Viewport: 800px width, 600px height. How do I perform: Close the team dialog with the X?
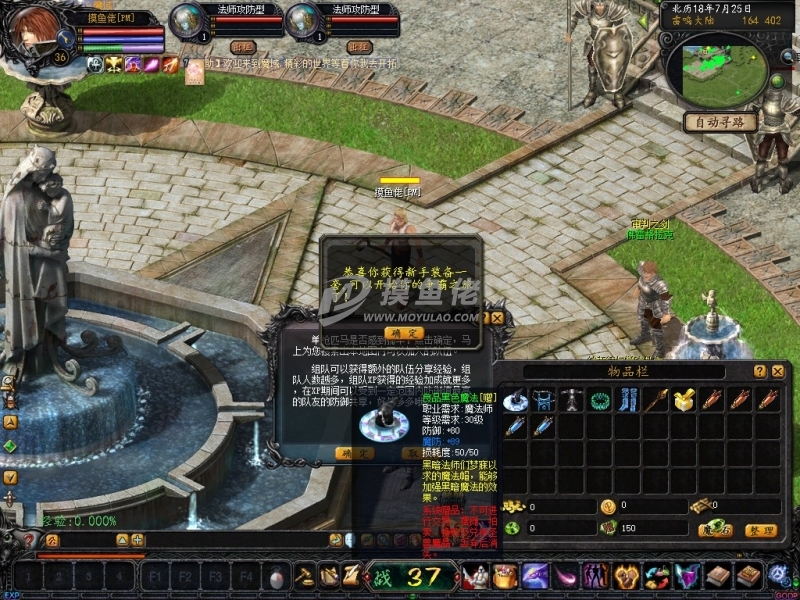tap(497, 318)
